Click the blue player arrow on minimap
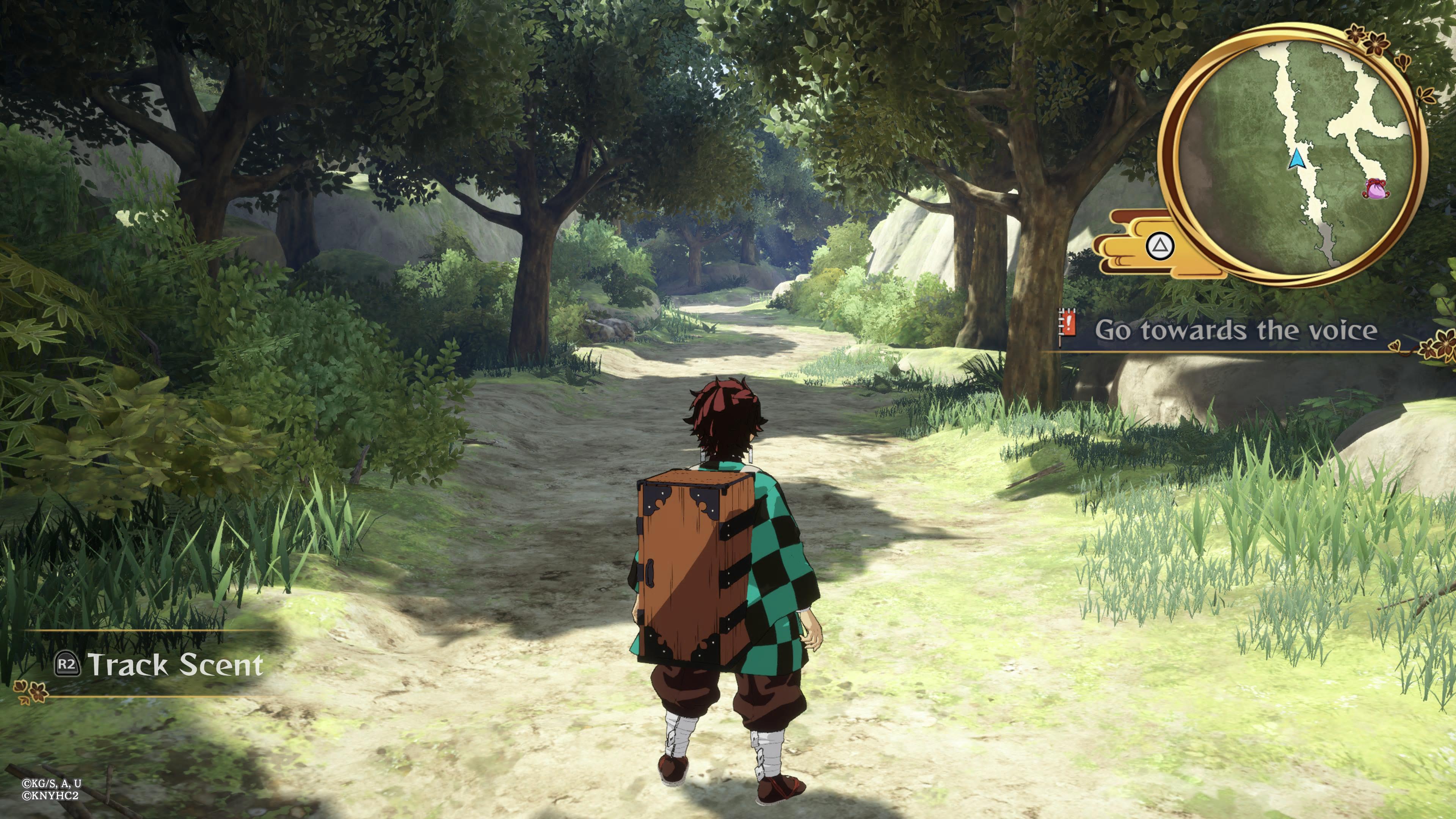 [1297, 159]
